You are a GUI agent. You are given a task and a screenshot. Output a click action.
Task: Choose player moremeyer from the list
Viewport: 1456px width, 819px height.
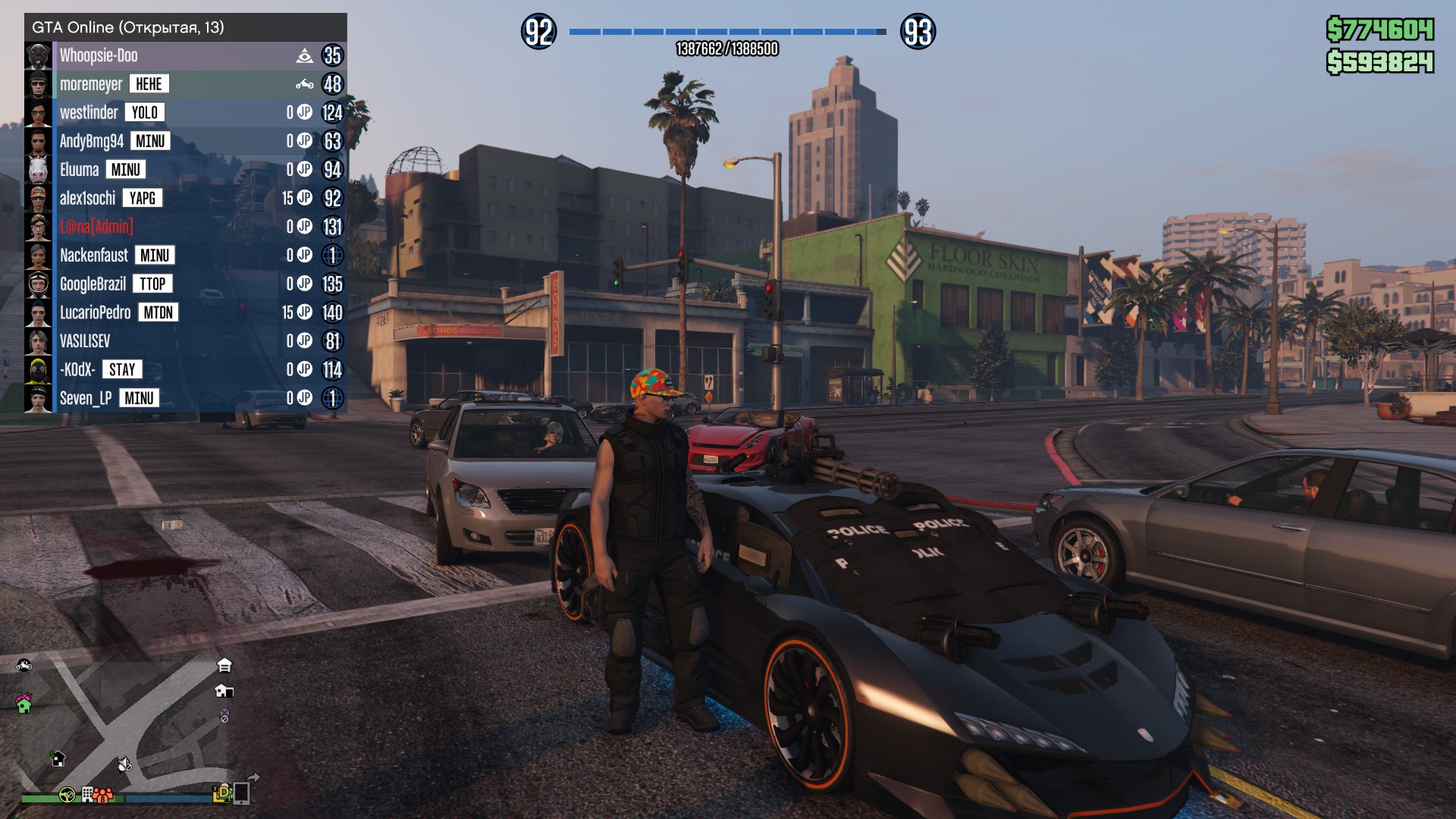tap(91, 84)
